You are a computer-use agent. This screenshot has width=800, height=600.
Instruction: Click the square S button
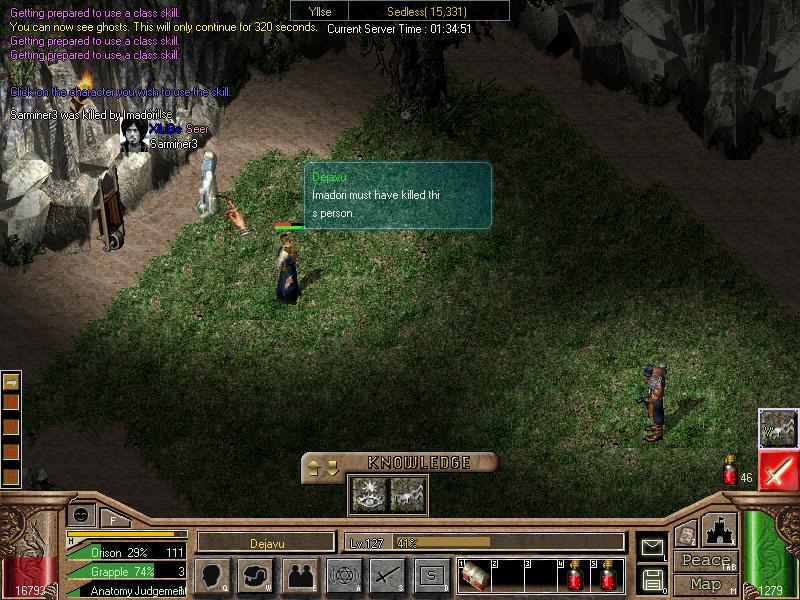(431, 575)
